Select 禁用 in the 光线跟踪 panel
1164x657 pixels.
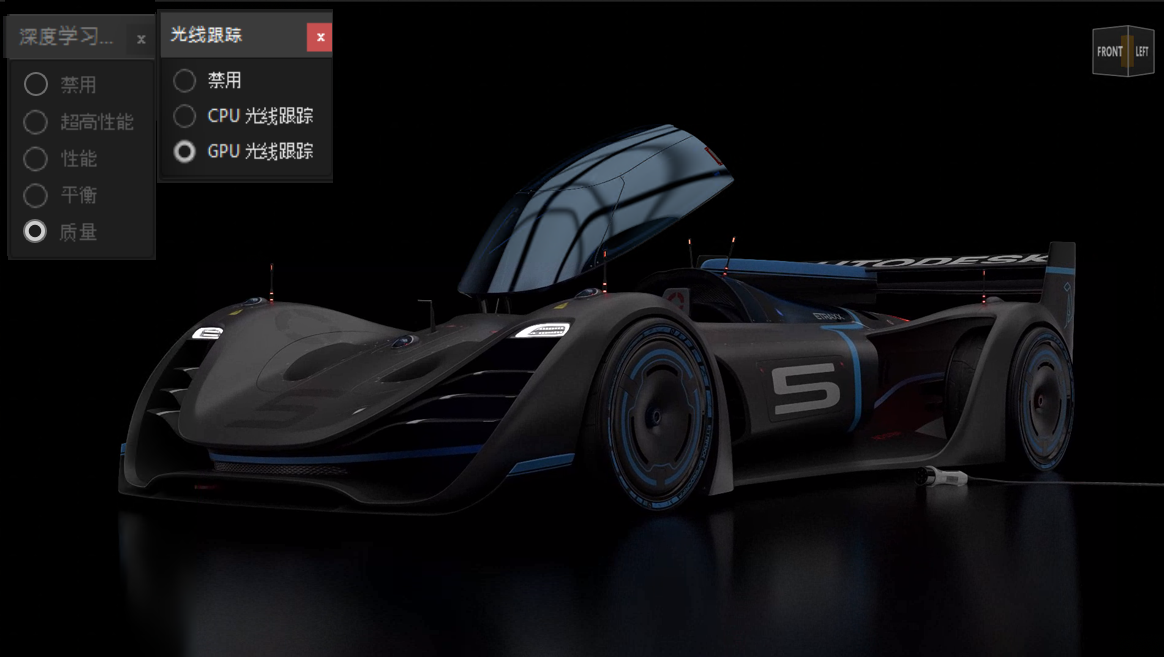[185, 80]
